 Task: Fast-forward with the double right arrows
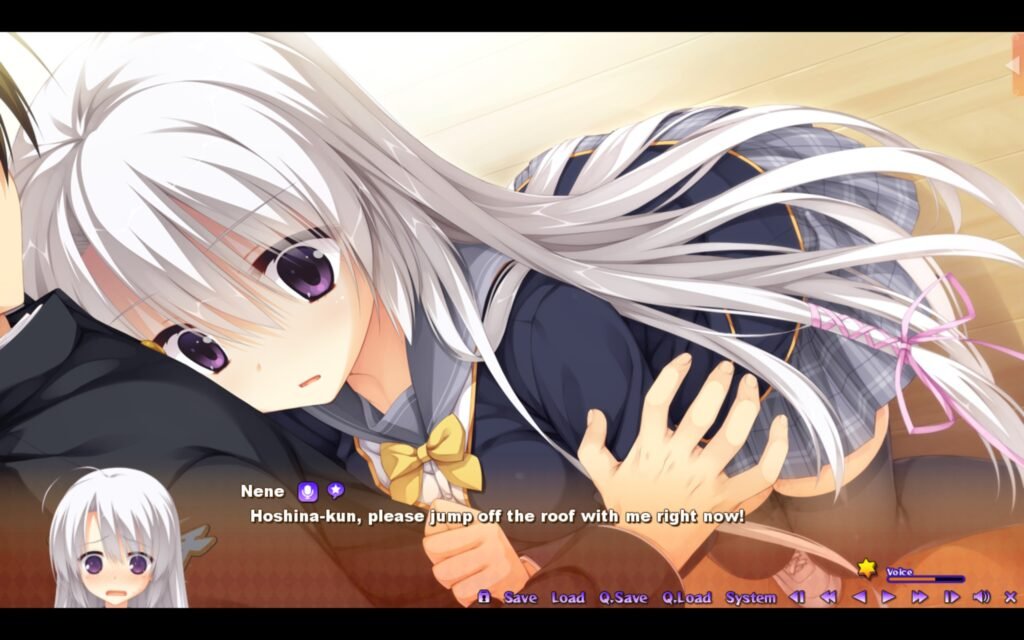(x=919, y=597)
